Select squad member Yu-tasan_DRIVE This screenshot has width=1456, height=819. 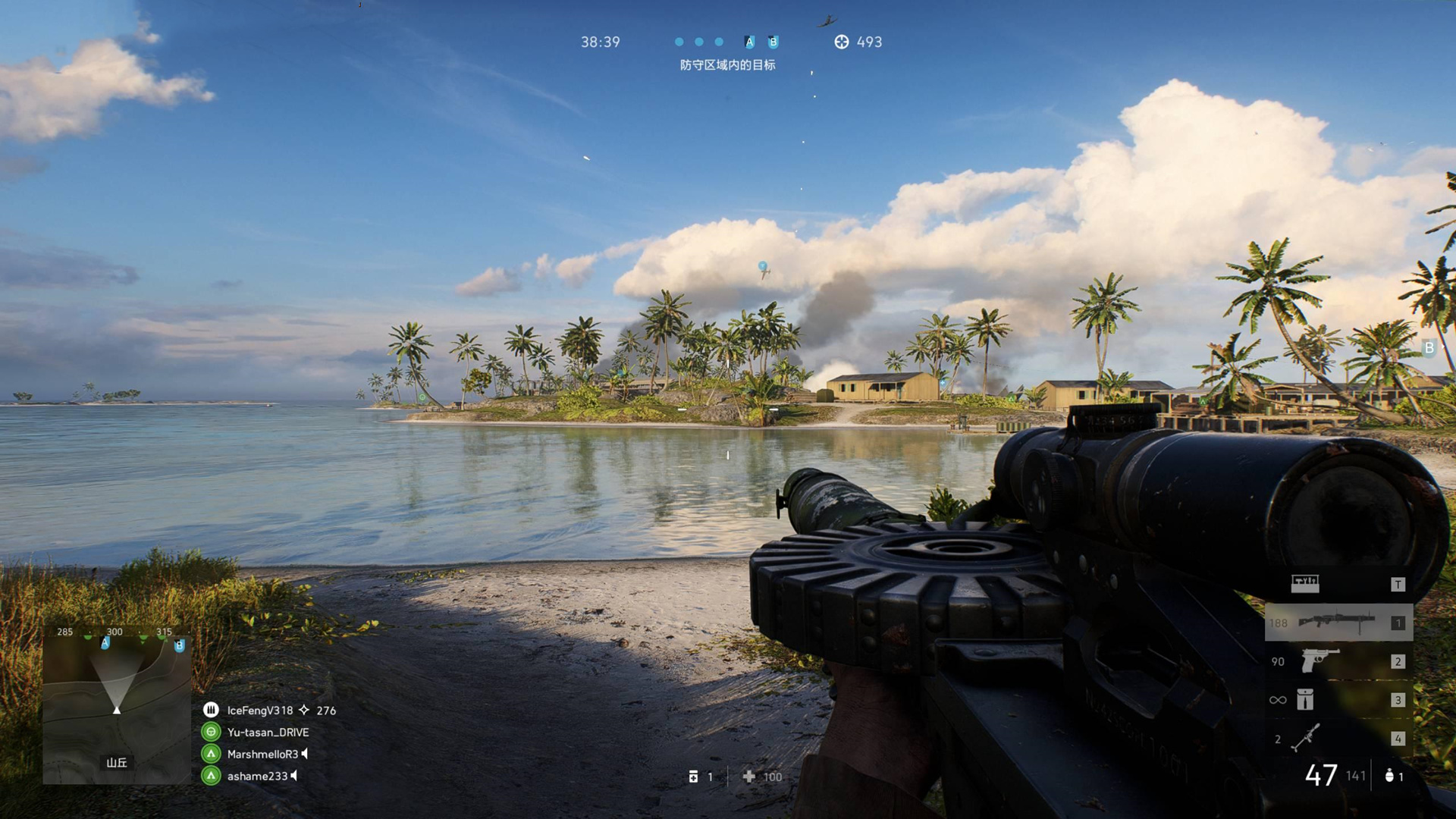[x=267, y=733]
